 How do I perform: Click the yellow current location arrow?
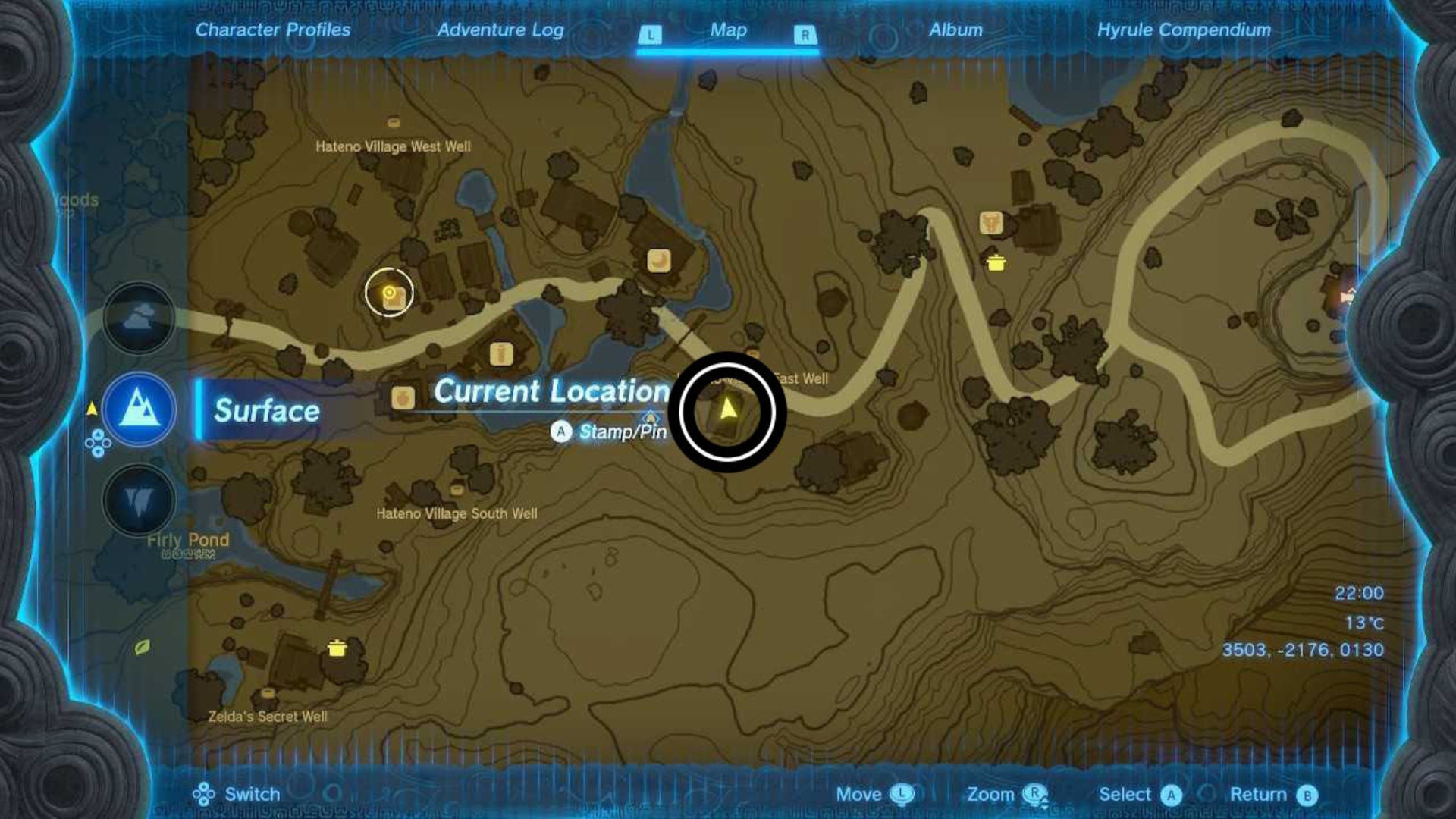pyautogui.click(x=728, y=409)
